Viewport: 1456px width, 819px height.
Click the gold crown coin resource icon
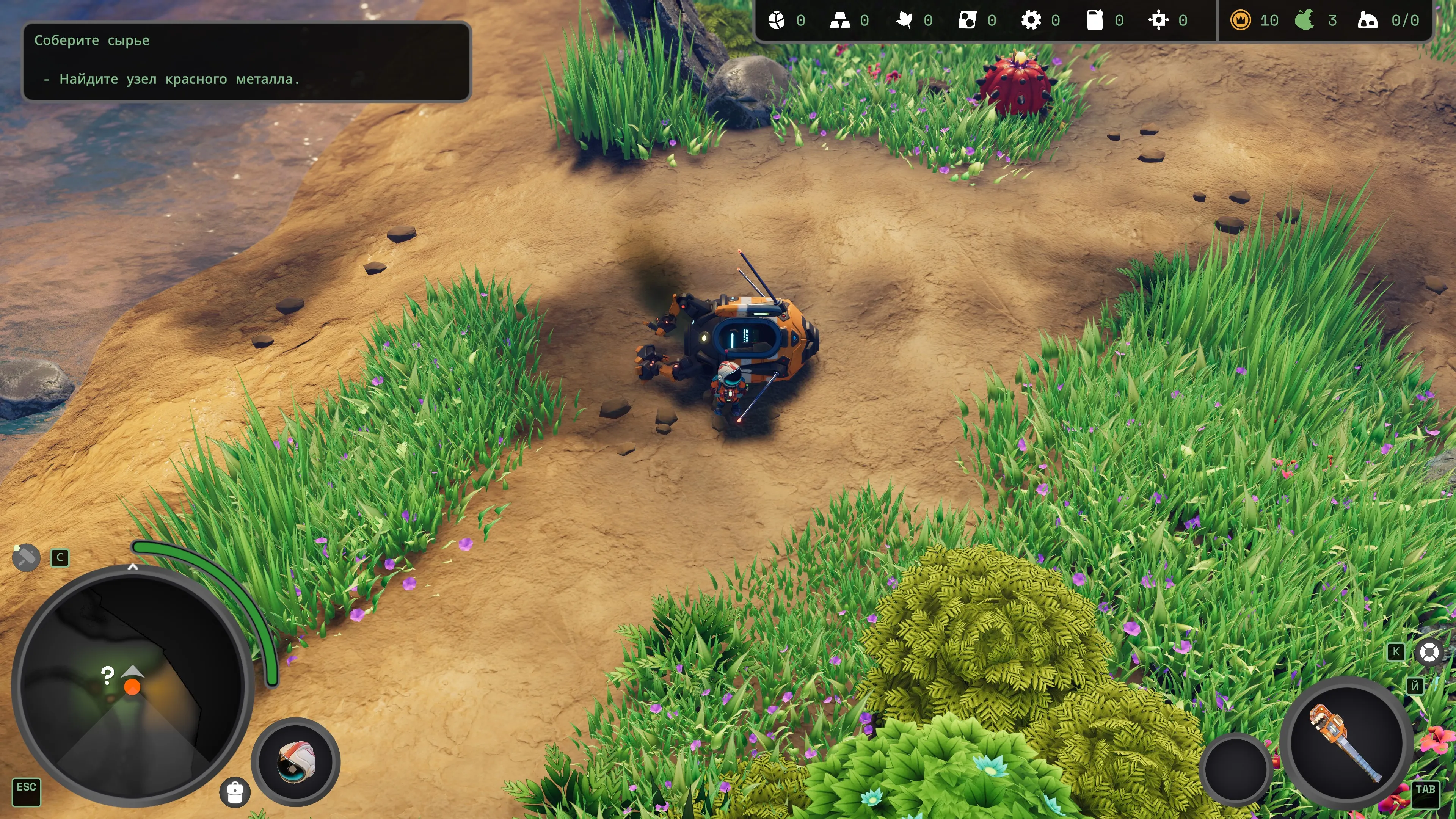[x=1240, y=21]
